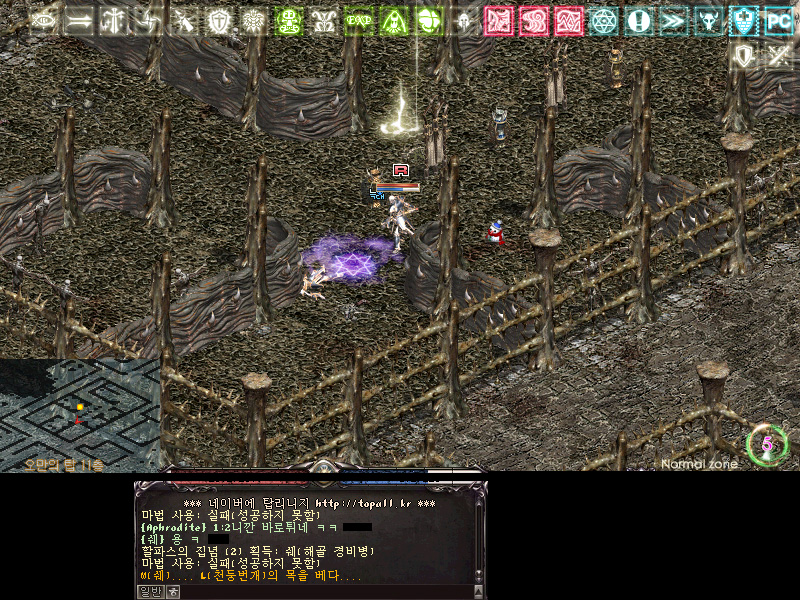800x600 pixels.
Task: Select the double-arrow haste icon
Action: [x=78, y=21]
